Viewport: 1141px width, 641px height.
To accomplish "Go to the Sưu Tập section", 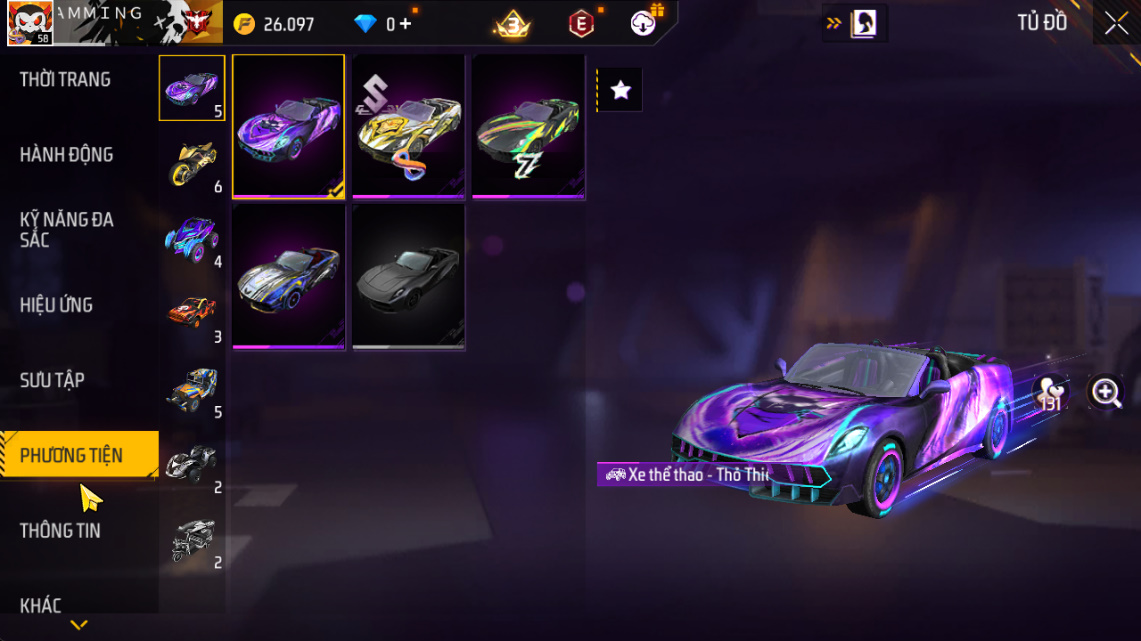I will [52, 380].
